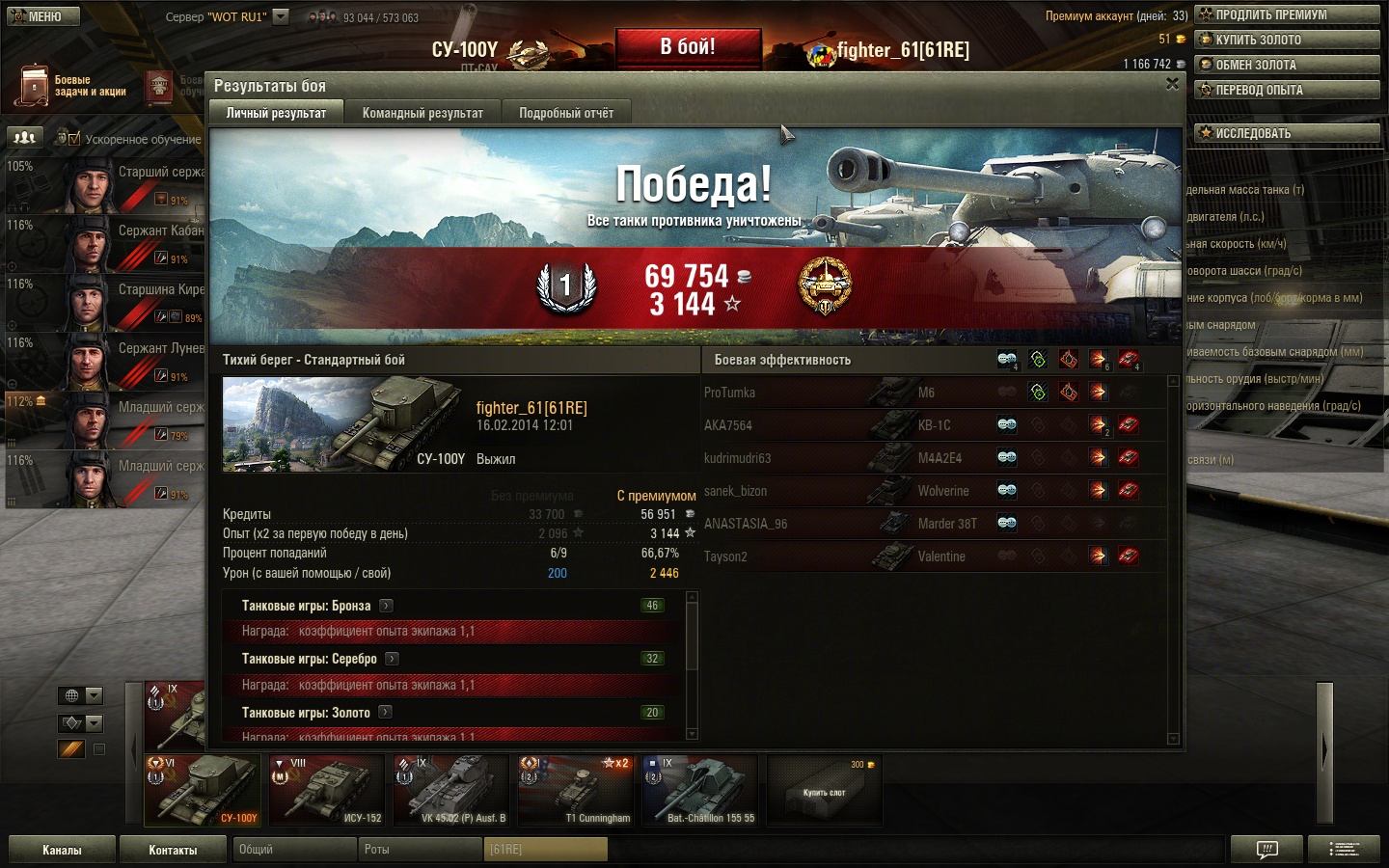
Task: Open КУПИТЬ ЗОЛОТО shop
Action: pyautogui.click(x=1287, y=40)
